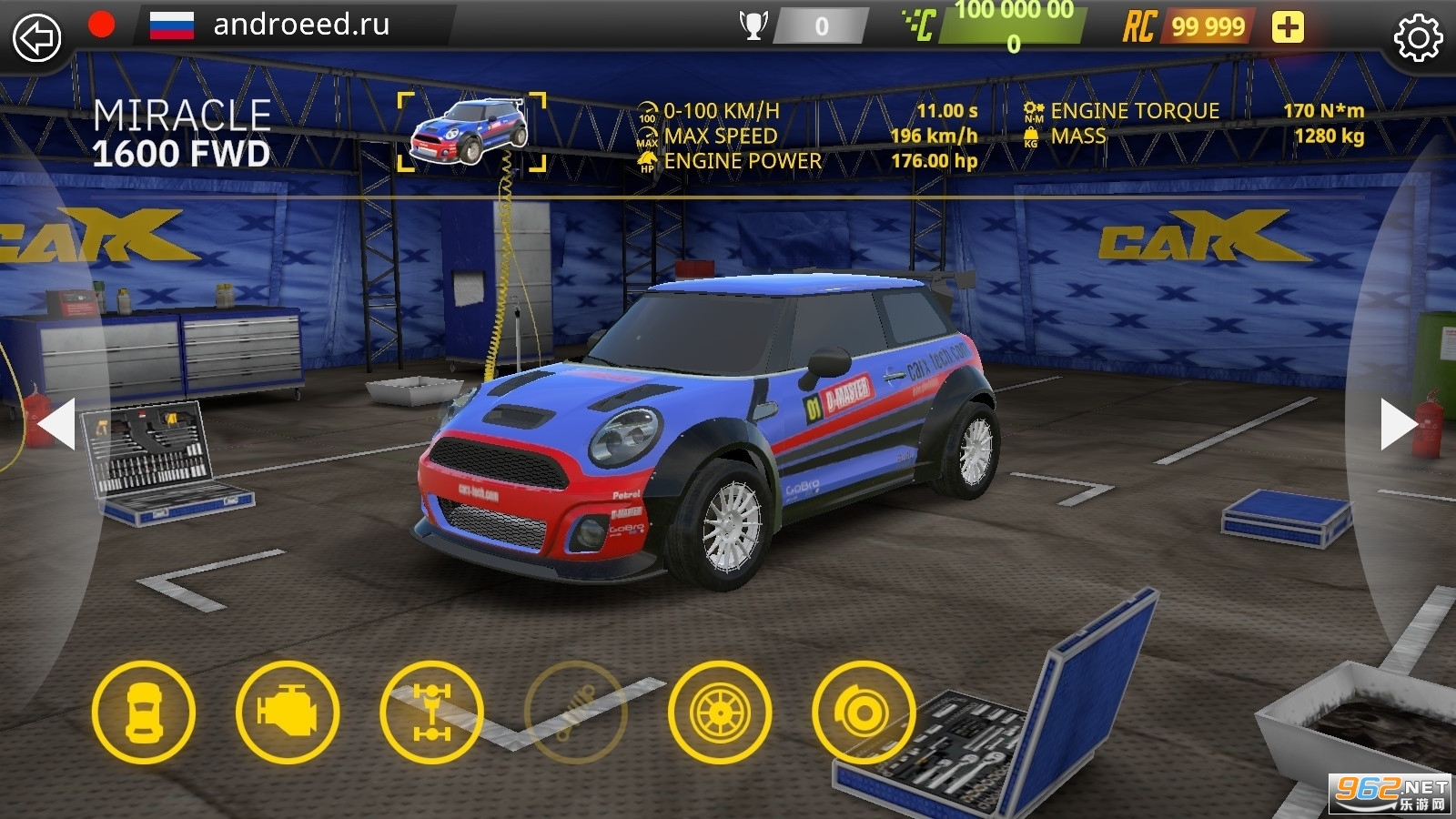Open the car body customization
Screen dimensions: 1456x819
[144, 713]
